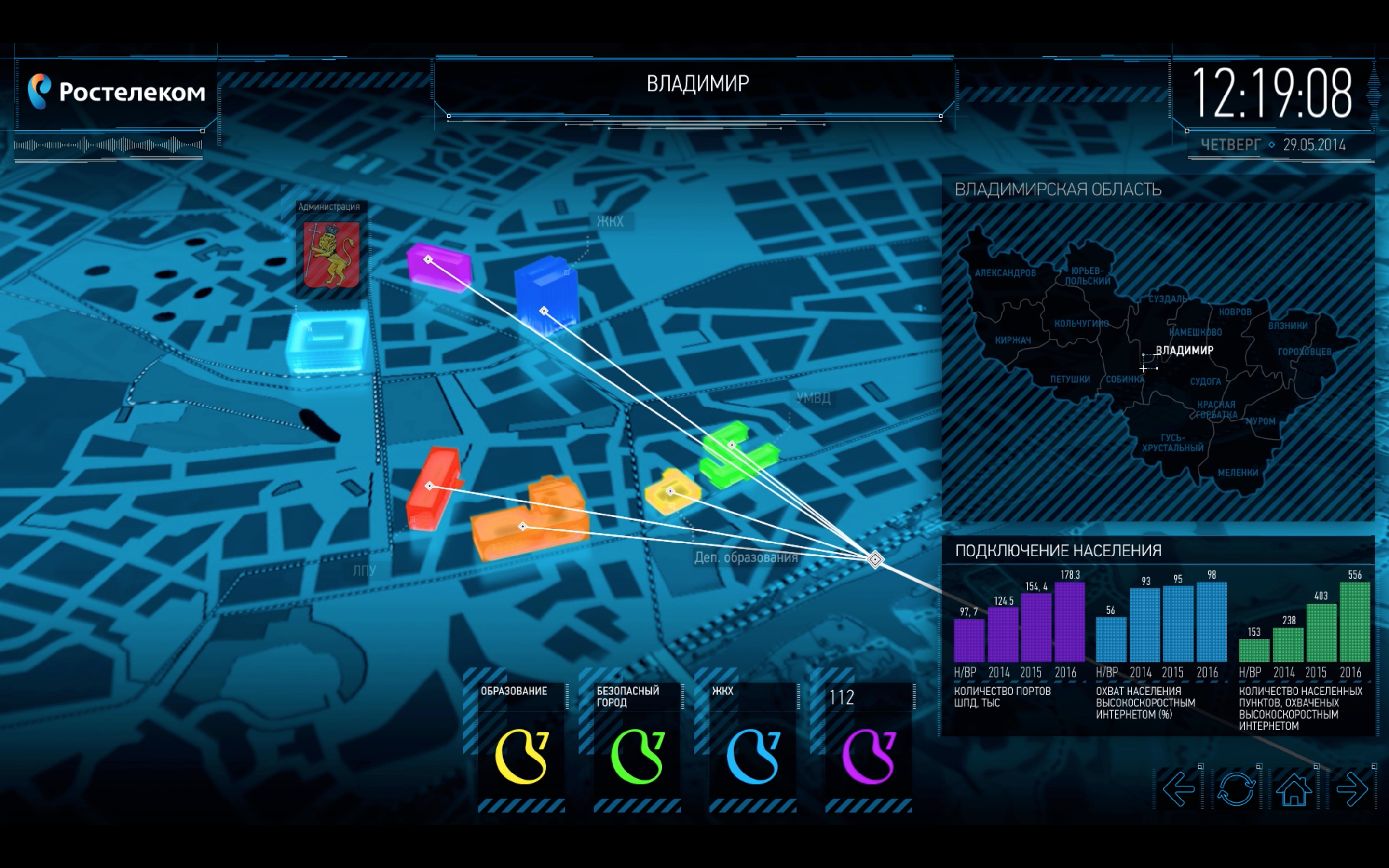Select Гусь-Хрустальный district on the map
The image size is (1389, 868).
click(x=1172, y=443)
